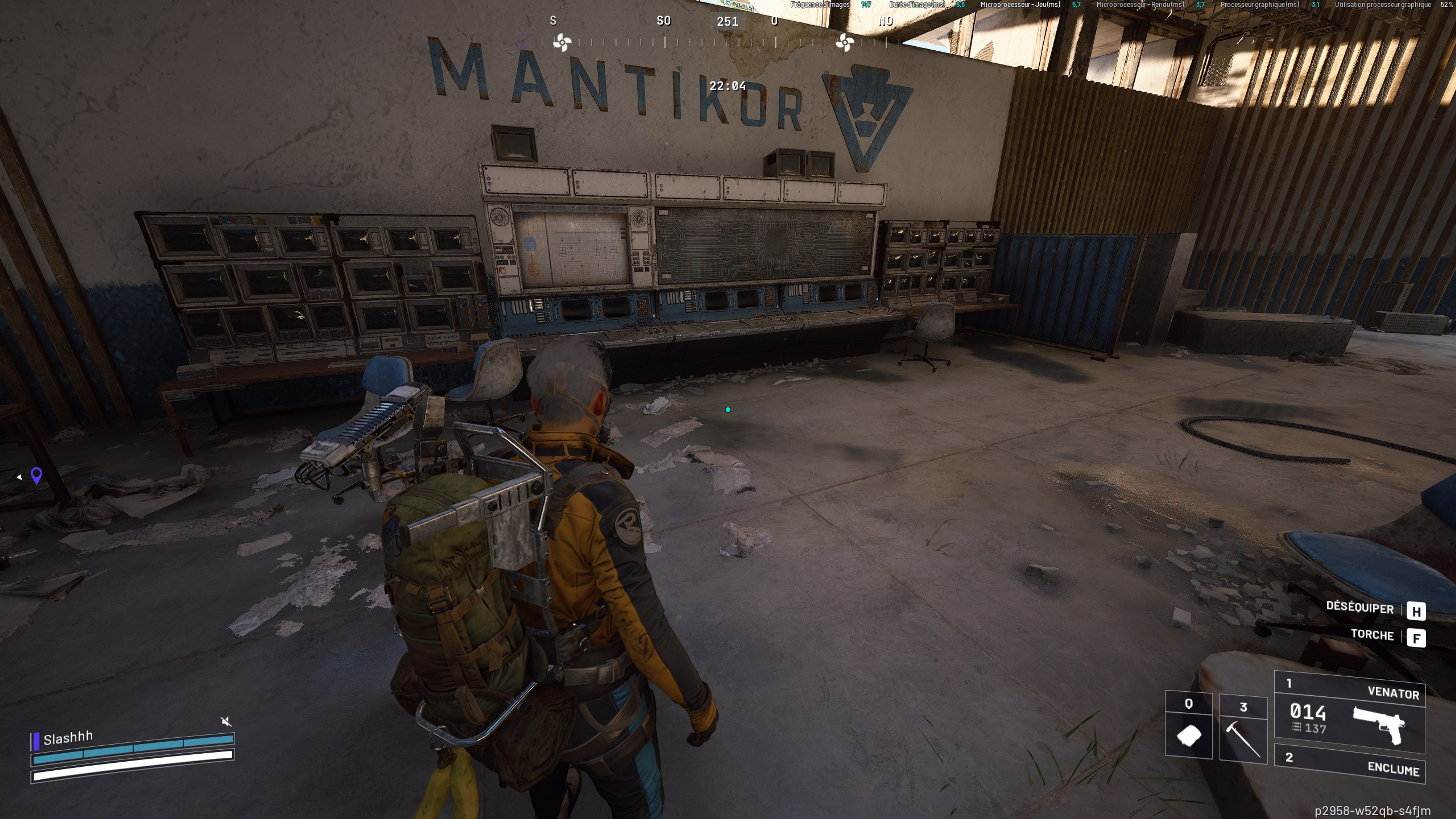The image size is (1456, 819).
Task: Click the purple waypoint pin marker
Action: click(x=37, y=475)
